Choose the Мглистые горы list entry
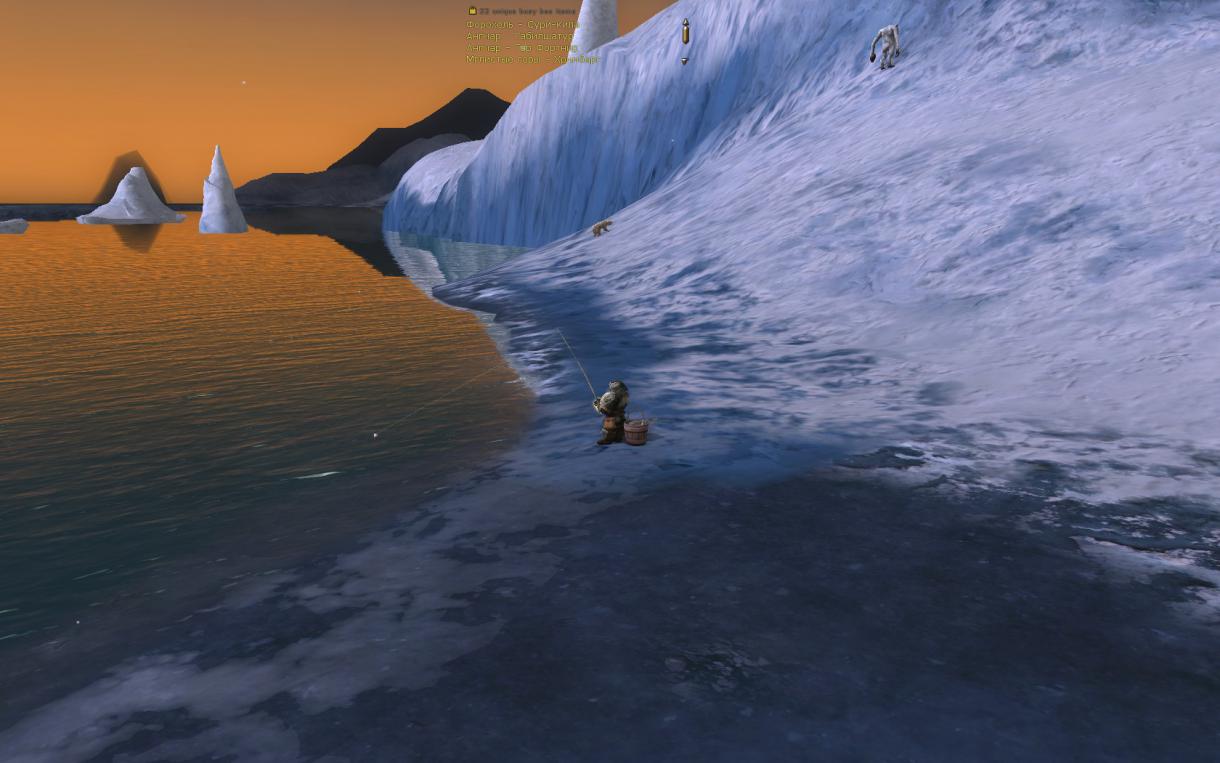The height and width of the screenshot is (763, 1220). click(x=531, y=60)
